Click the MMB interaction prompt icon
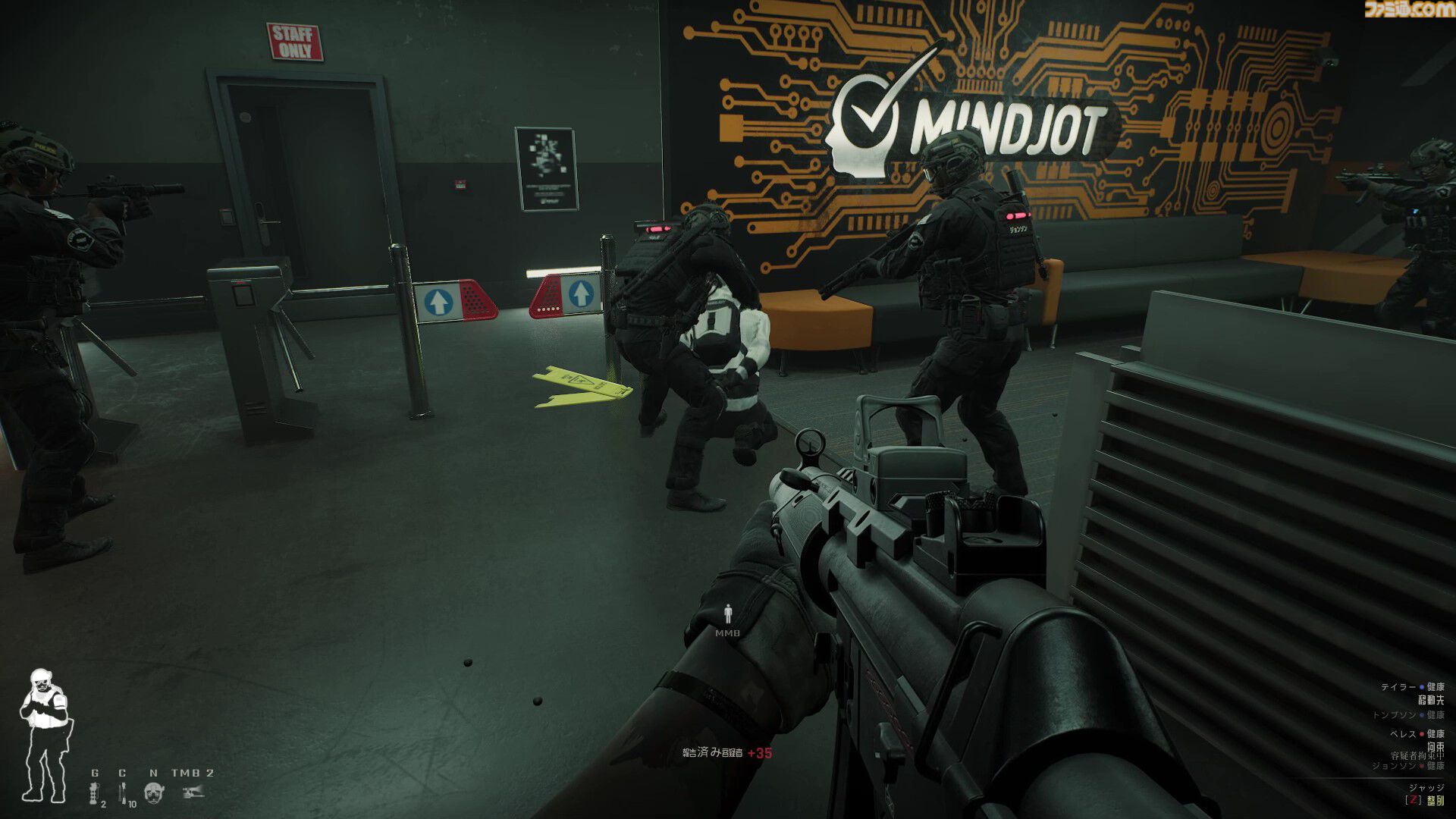 [x=727, y=612]
